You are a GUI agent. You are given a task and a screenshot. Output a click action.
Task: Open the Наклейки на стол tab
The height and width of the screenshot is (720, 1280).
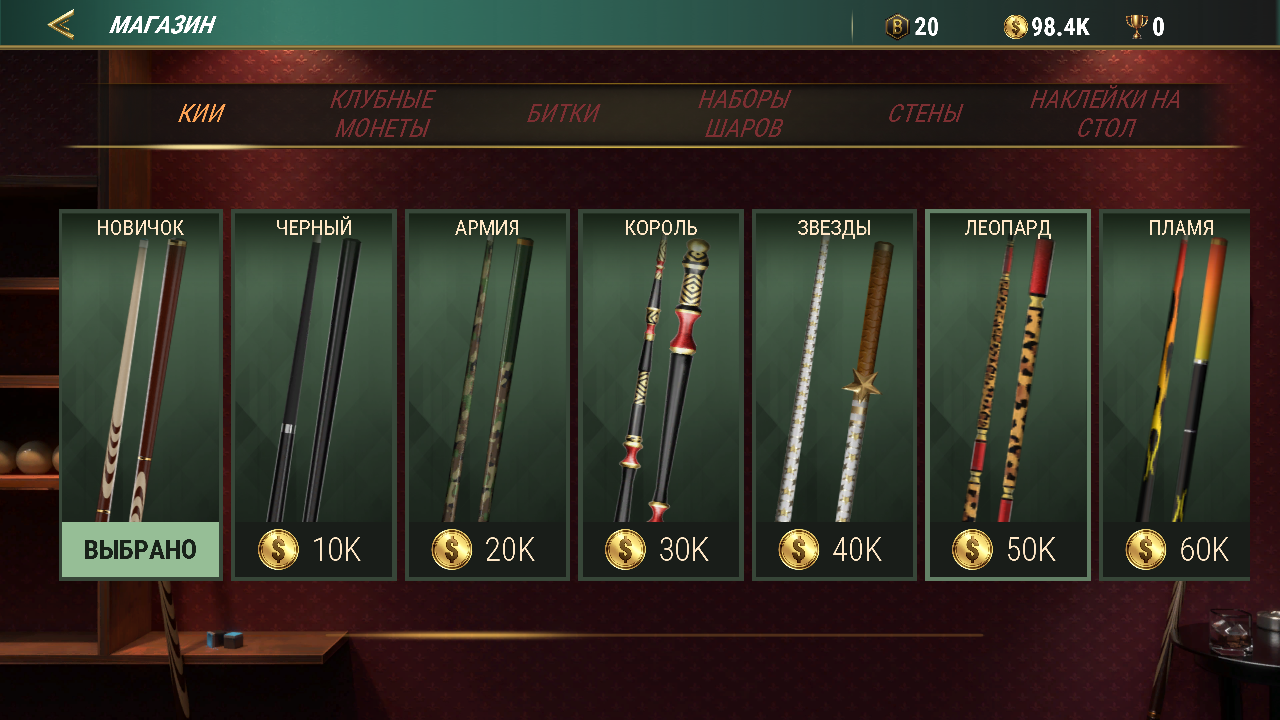[x=1105, y=114]
